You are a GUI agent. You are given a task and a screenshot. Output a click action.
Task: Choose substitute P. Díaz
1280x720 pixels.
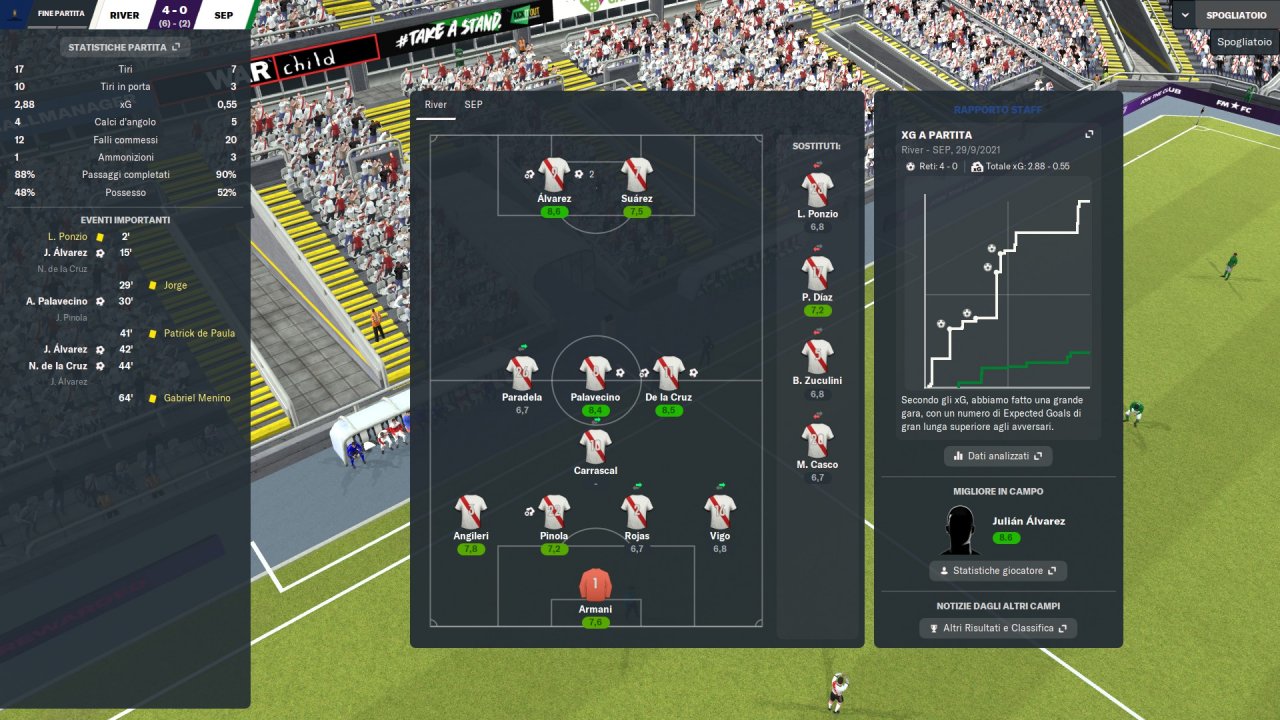click(x=817, y=273)
